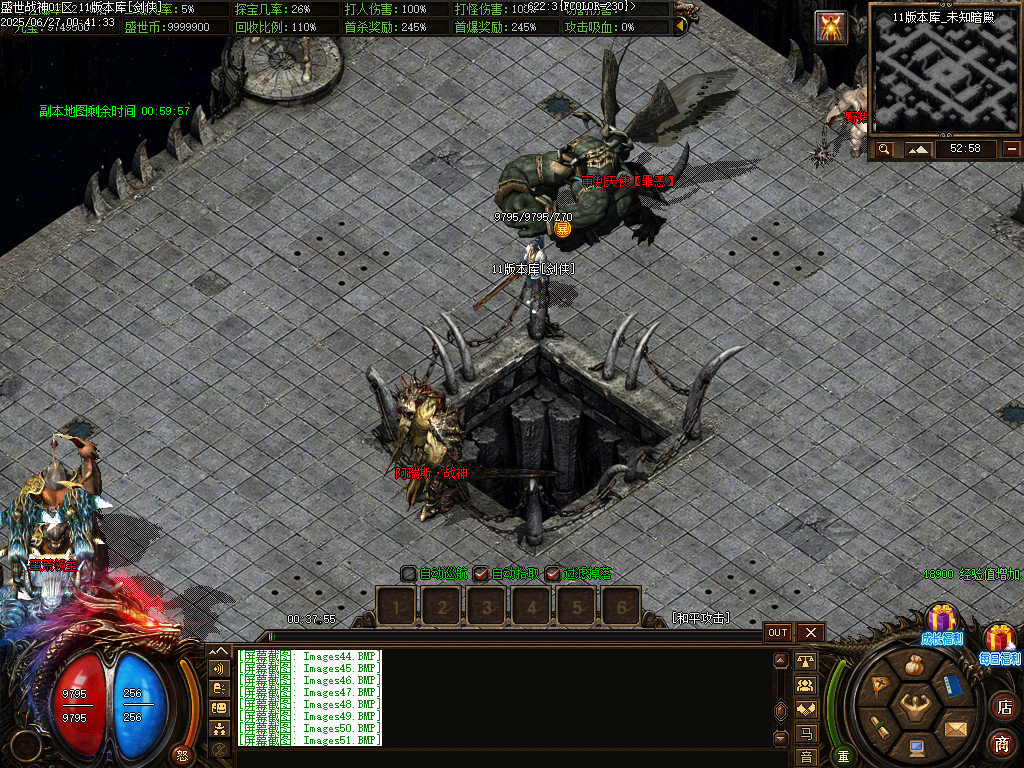Click the computer monitor settings icon

tap(916, 746)
